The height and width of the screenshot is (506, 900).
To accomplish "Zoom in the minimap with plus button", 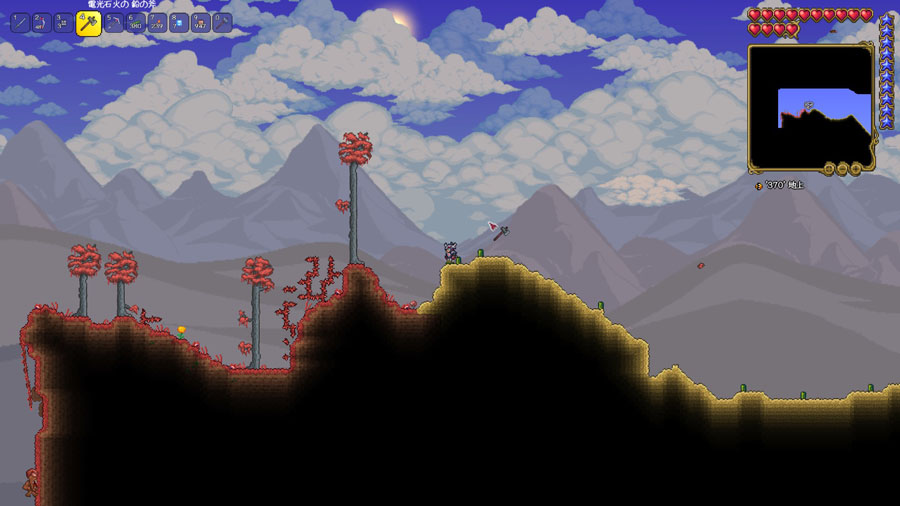I will pos(856,170).
